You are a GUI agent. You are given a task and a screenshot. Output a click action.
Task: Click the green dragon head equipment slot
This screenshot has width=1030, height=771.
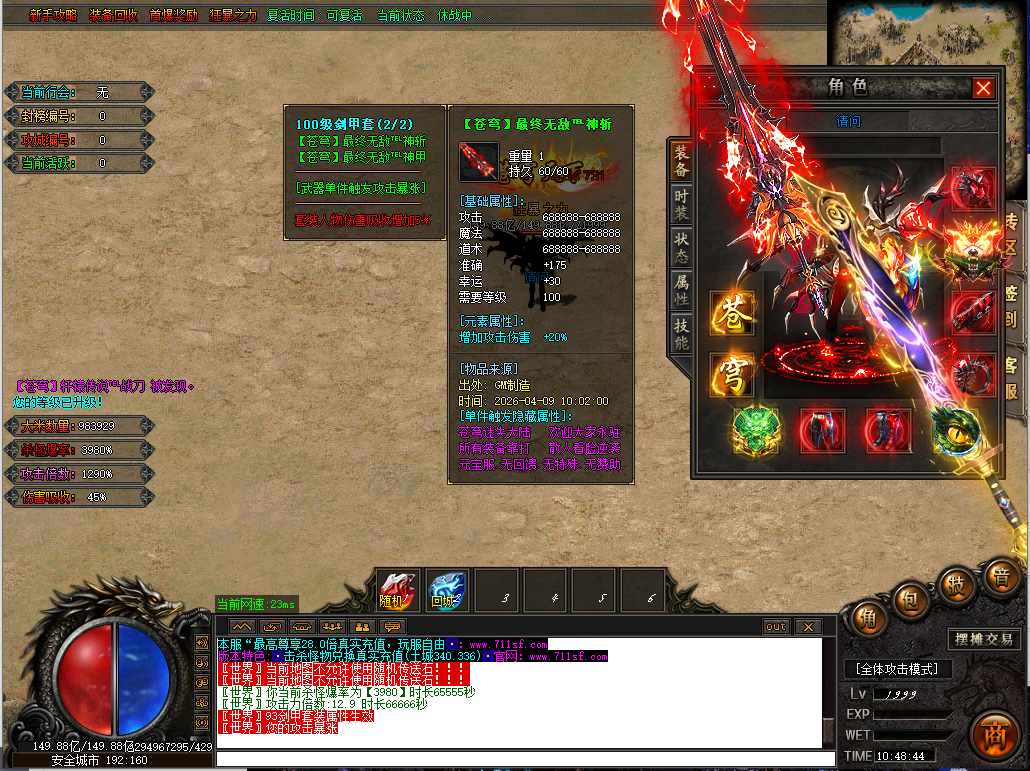point(756,430)
